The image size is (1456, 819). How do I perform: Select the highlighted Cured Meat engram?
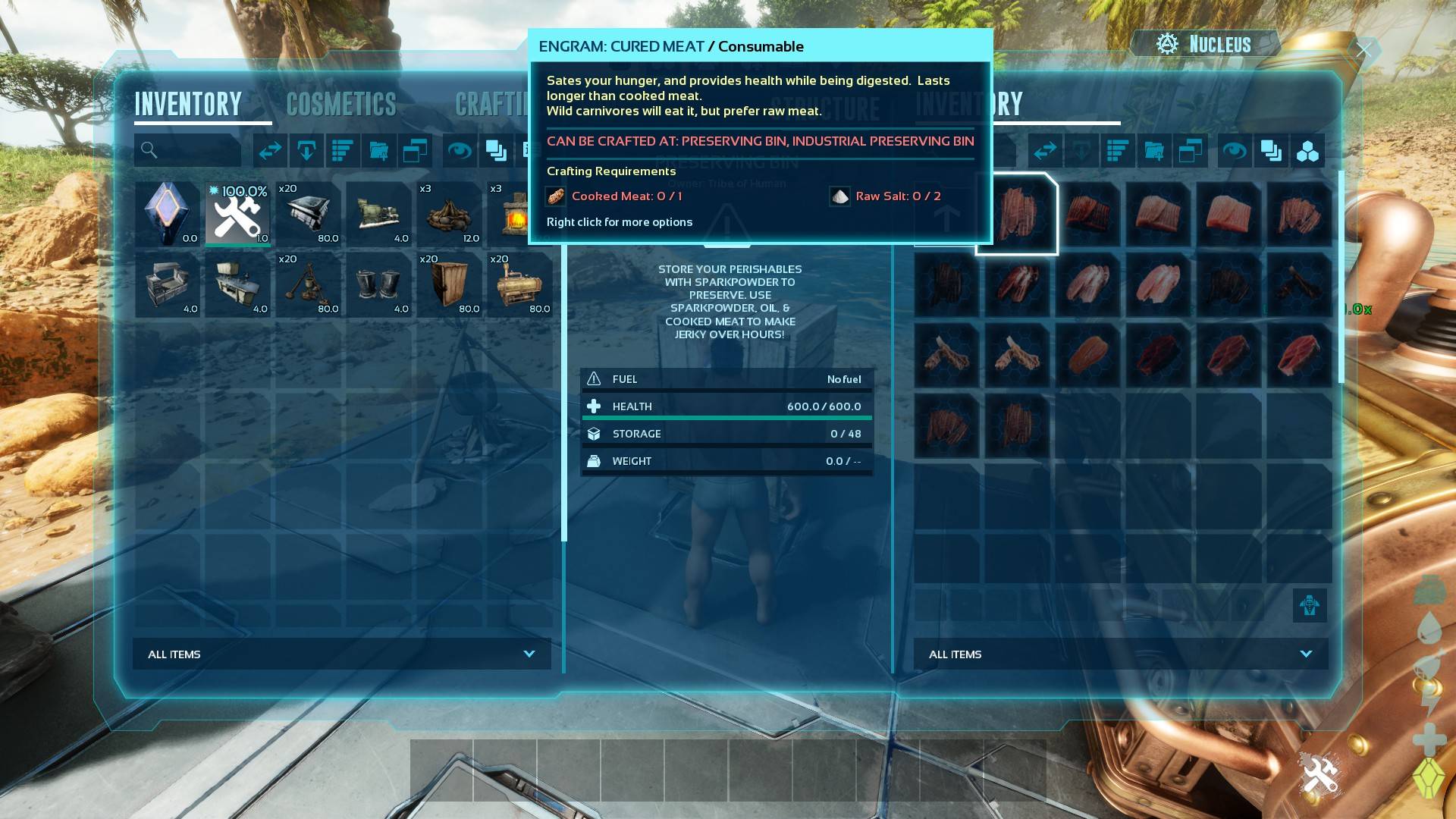[1016, 214]
